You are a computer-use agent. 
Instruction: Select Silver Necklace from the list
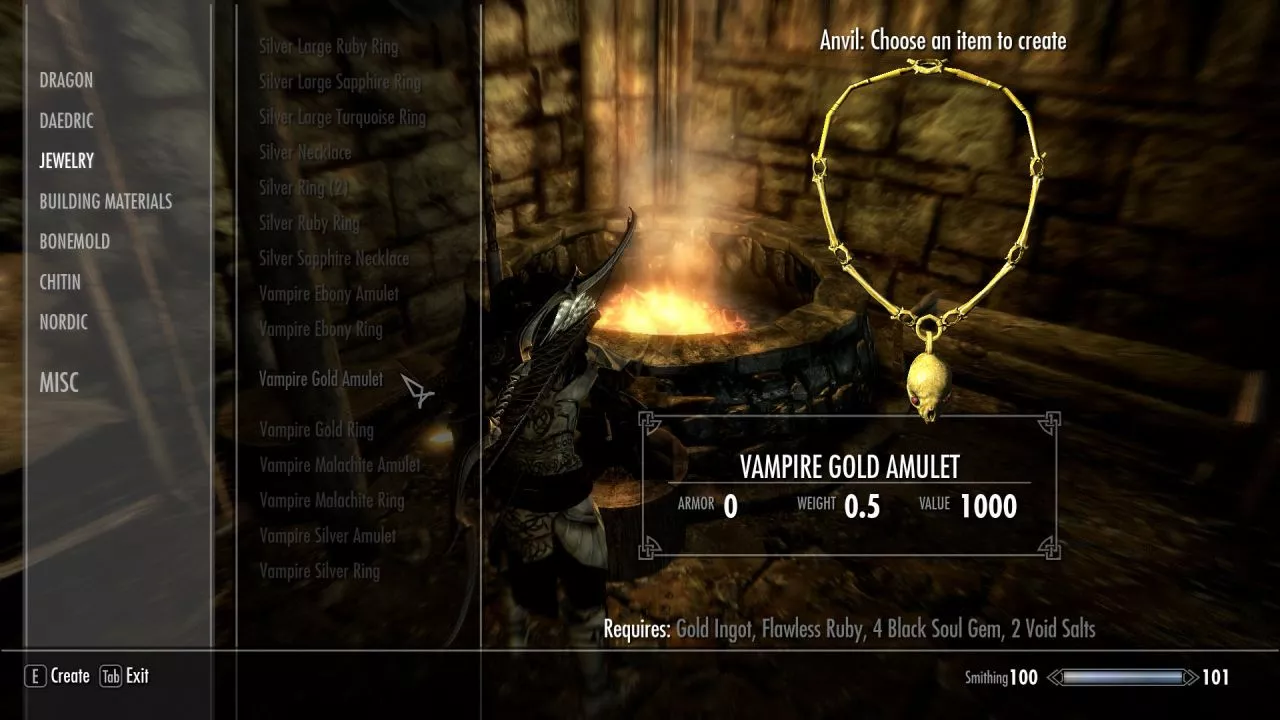(x=305, y=152)
